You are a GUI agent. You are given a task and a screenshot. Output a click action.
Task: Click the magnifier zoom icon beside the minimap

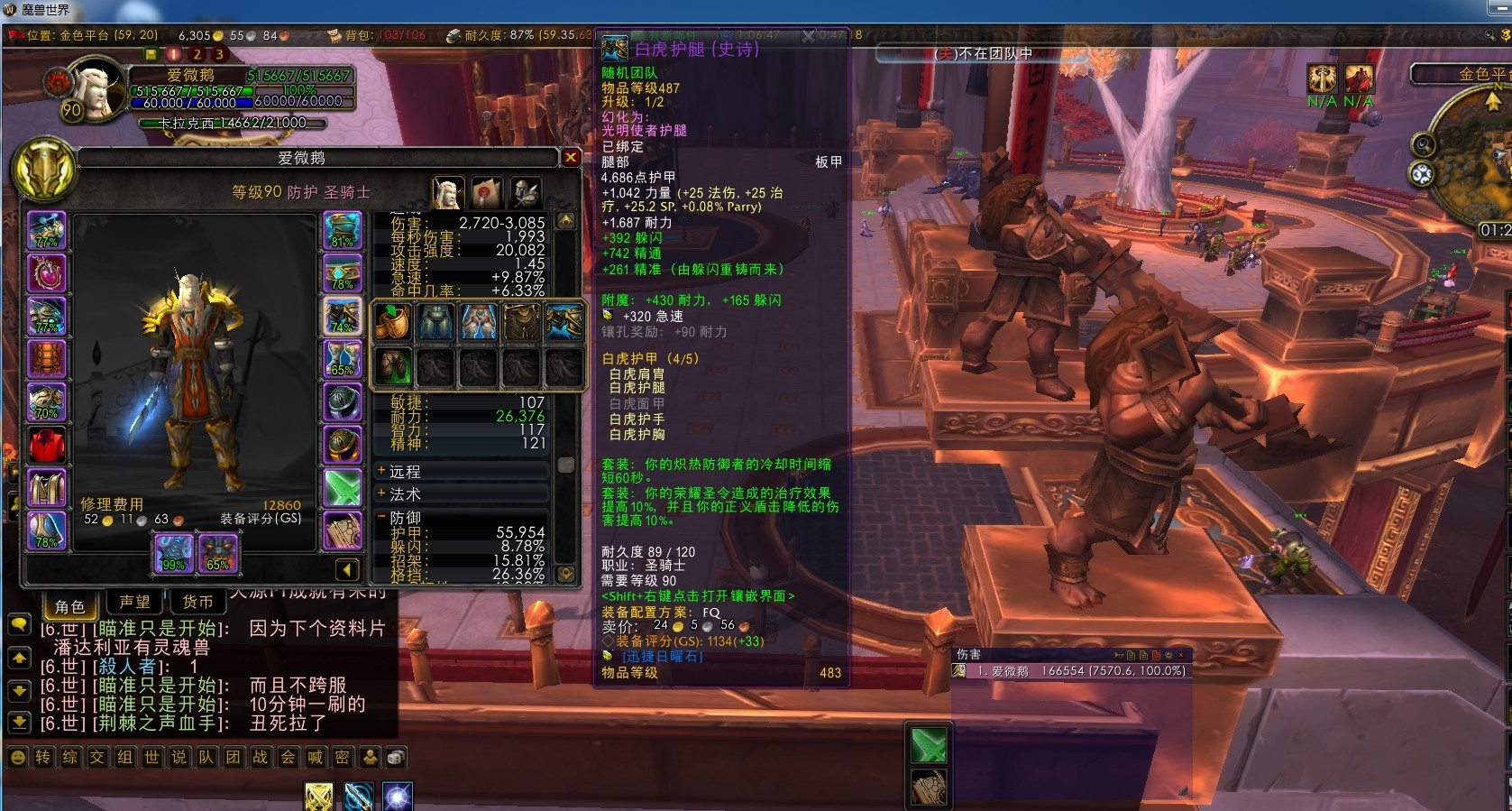pyautogui.click(x=1424, y=143)
